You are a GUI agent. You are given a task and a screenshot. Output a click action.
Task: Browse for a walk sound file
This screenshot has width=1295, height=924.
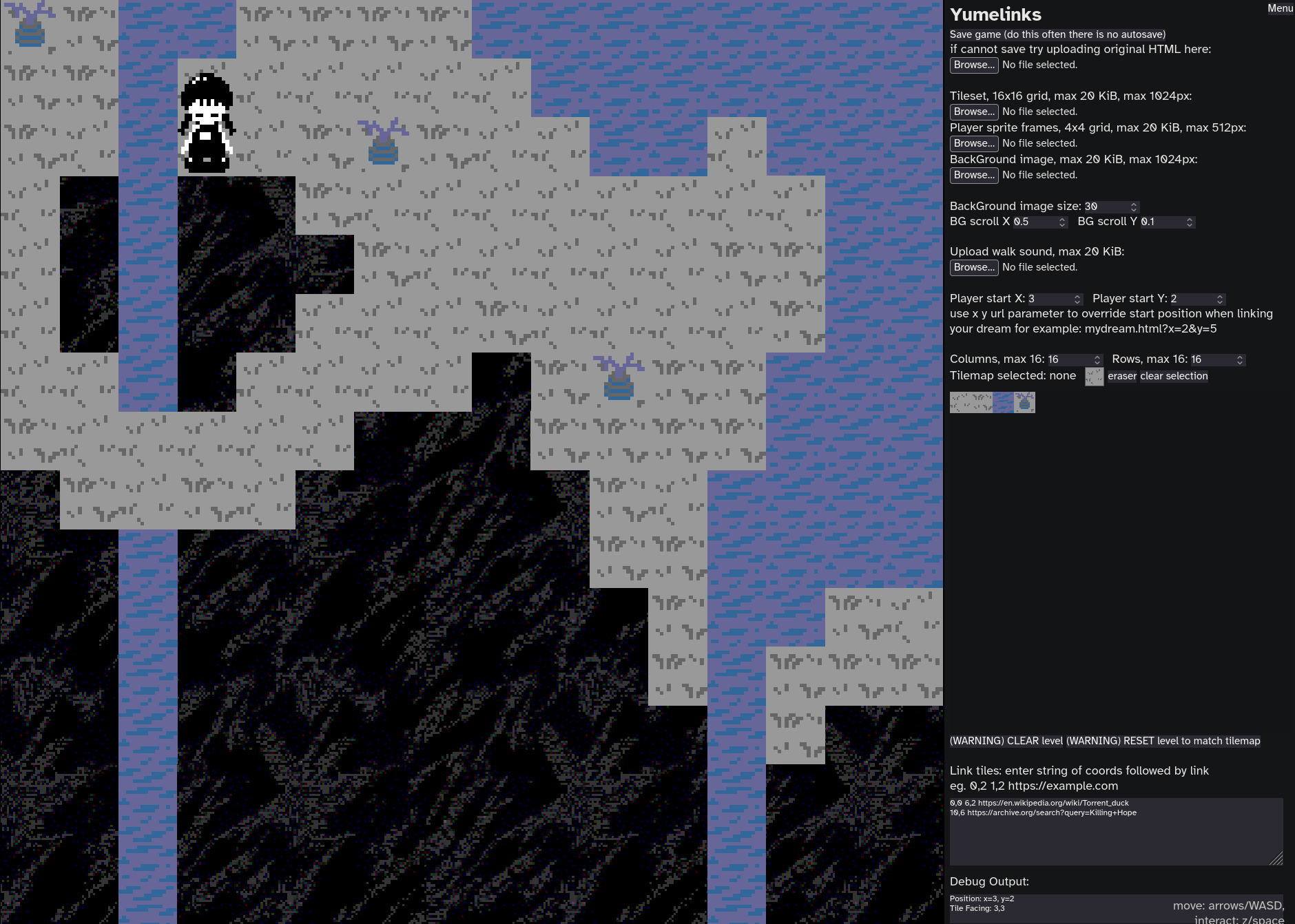(x=973, y=267)
